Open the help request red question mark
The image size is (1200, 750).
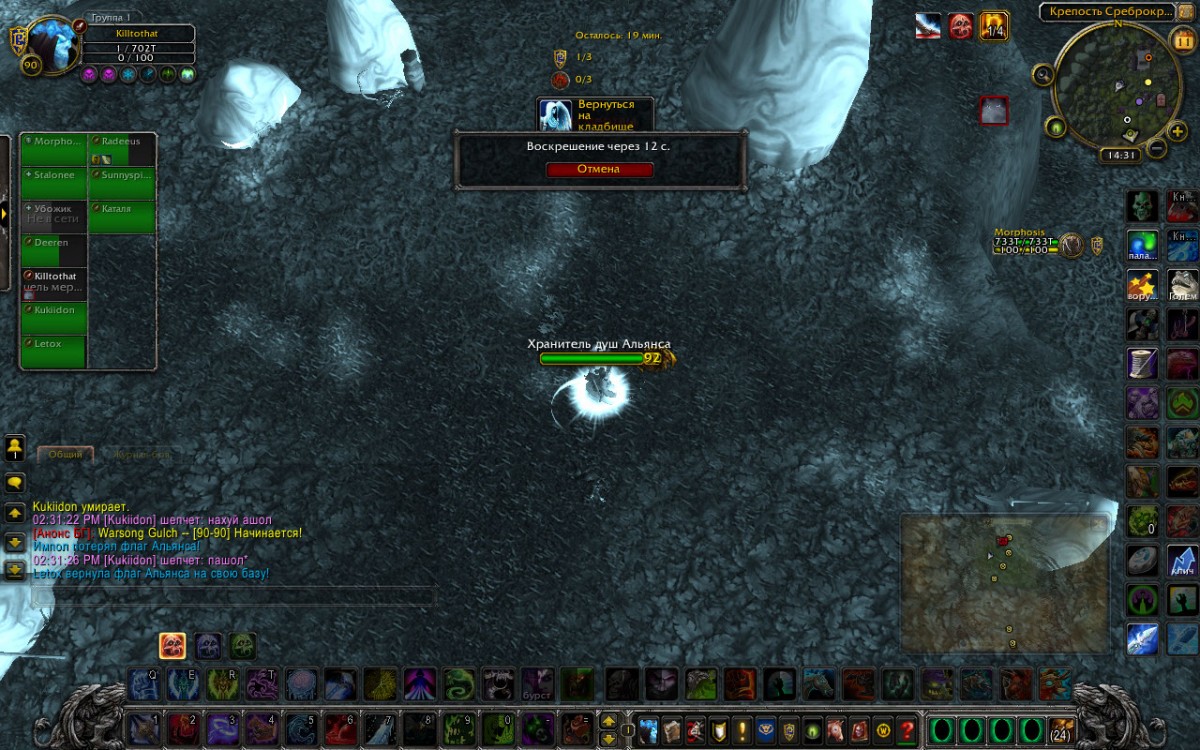pyautogui.click(x=907, y=729)
